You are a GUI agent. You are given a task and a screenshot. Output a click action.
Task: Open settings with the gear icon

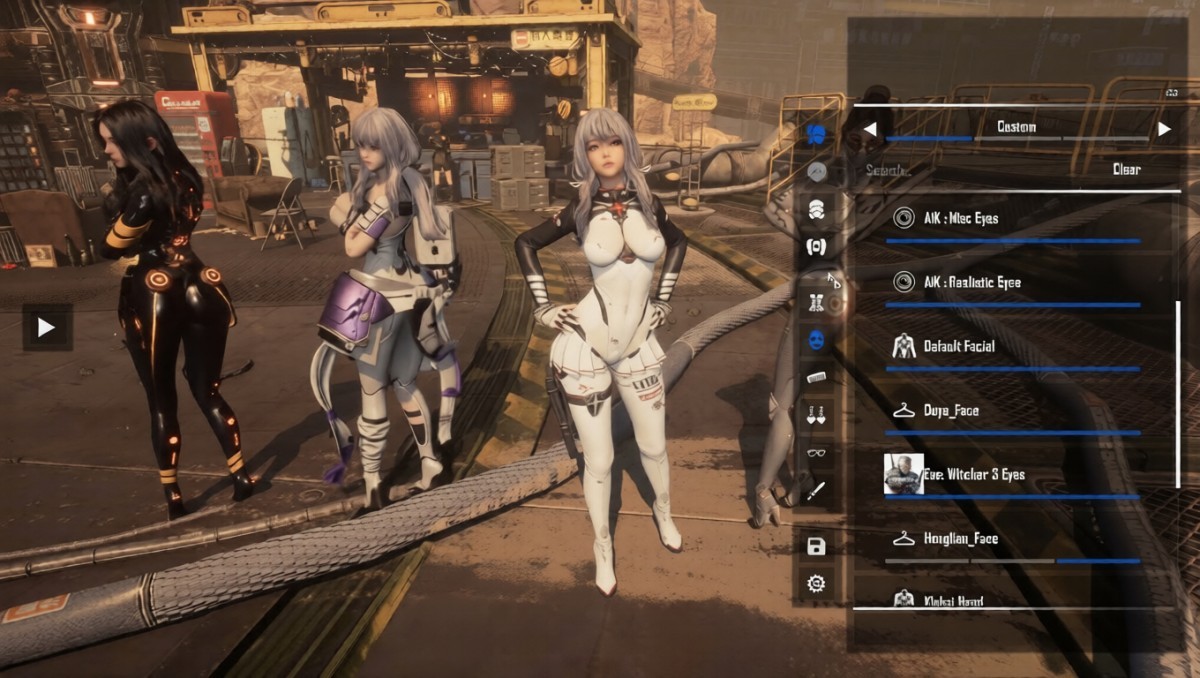pyautogui.click(x=816, y=584)
